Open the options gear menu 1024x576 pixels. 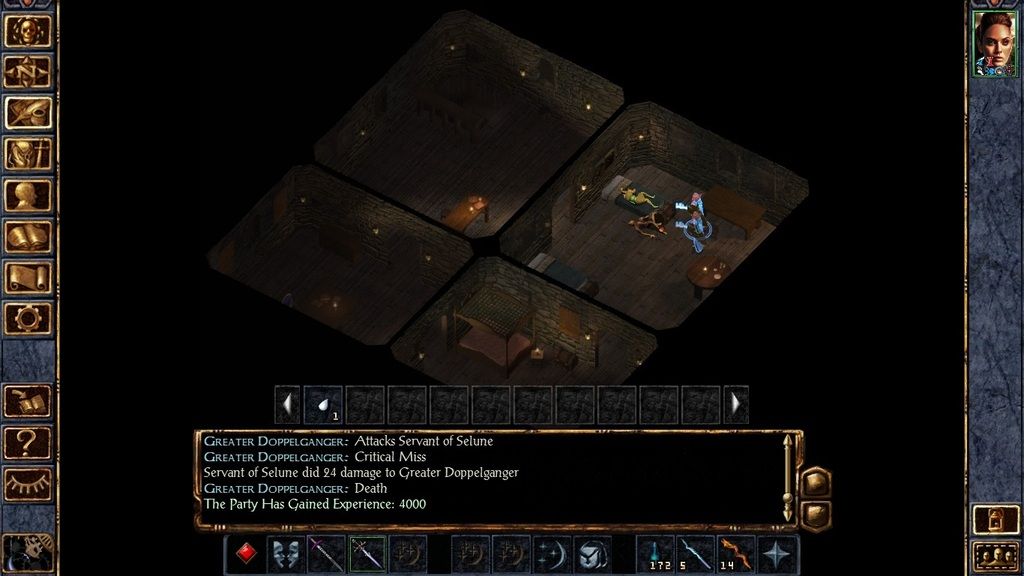click(28, 319)
